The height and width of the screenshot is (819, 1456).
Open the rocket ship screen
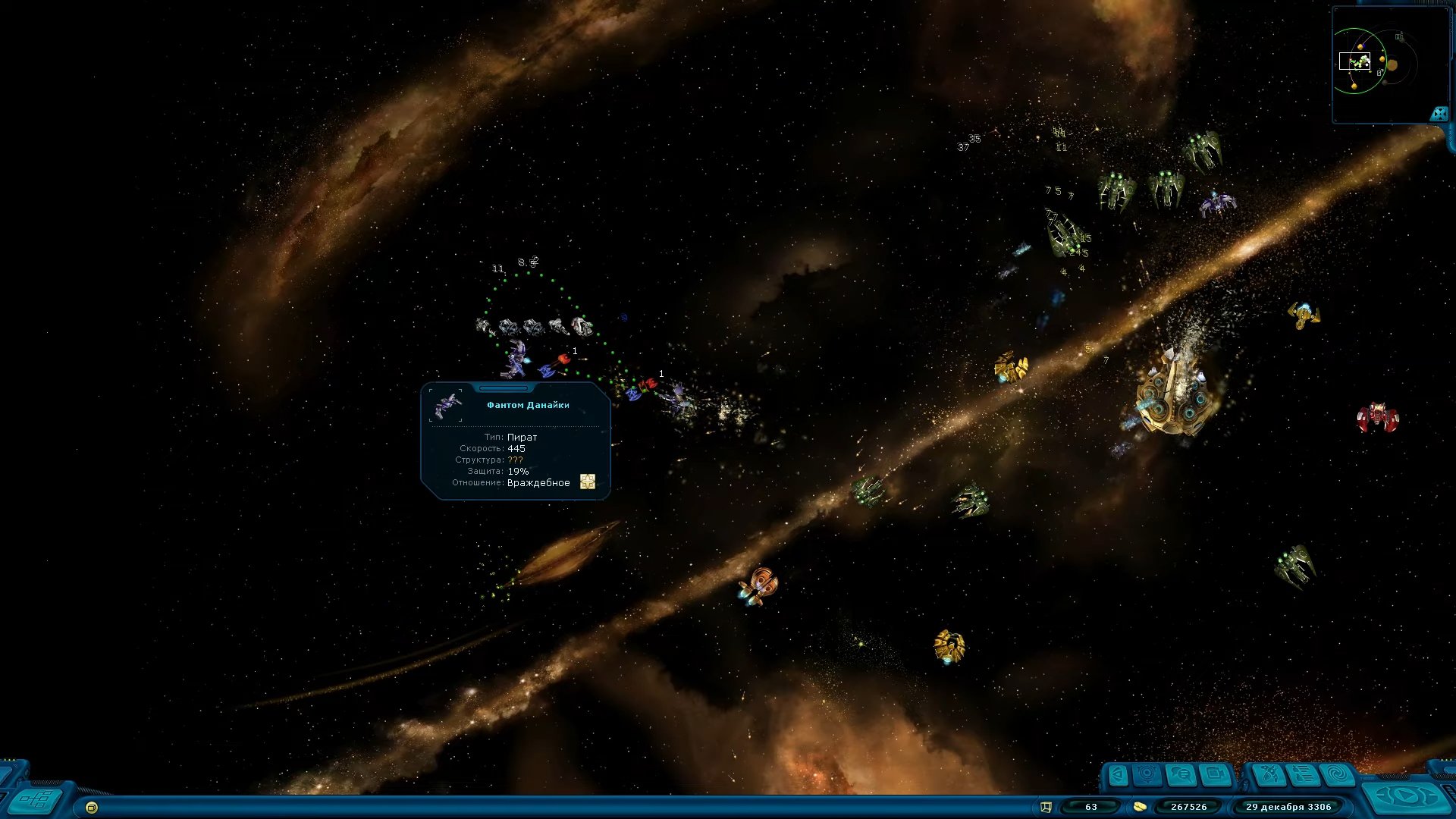pos(1269,775)
